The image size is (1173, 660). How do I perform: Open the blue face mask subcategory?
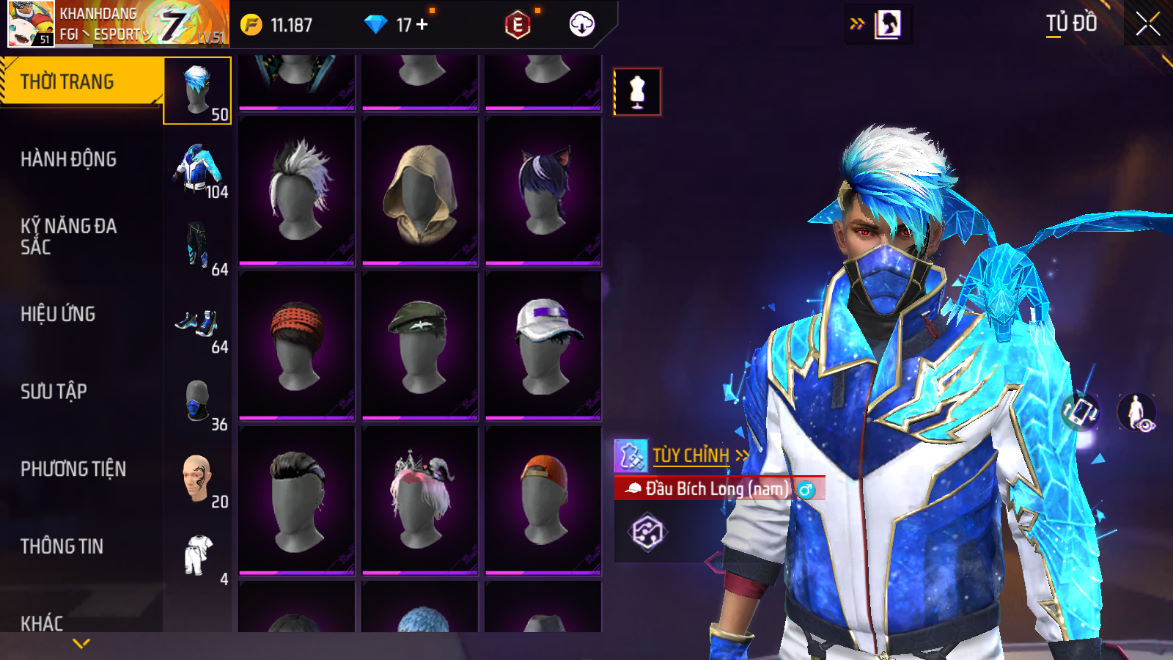(x=198, y=401)
